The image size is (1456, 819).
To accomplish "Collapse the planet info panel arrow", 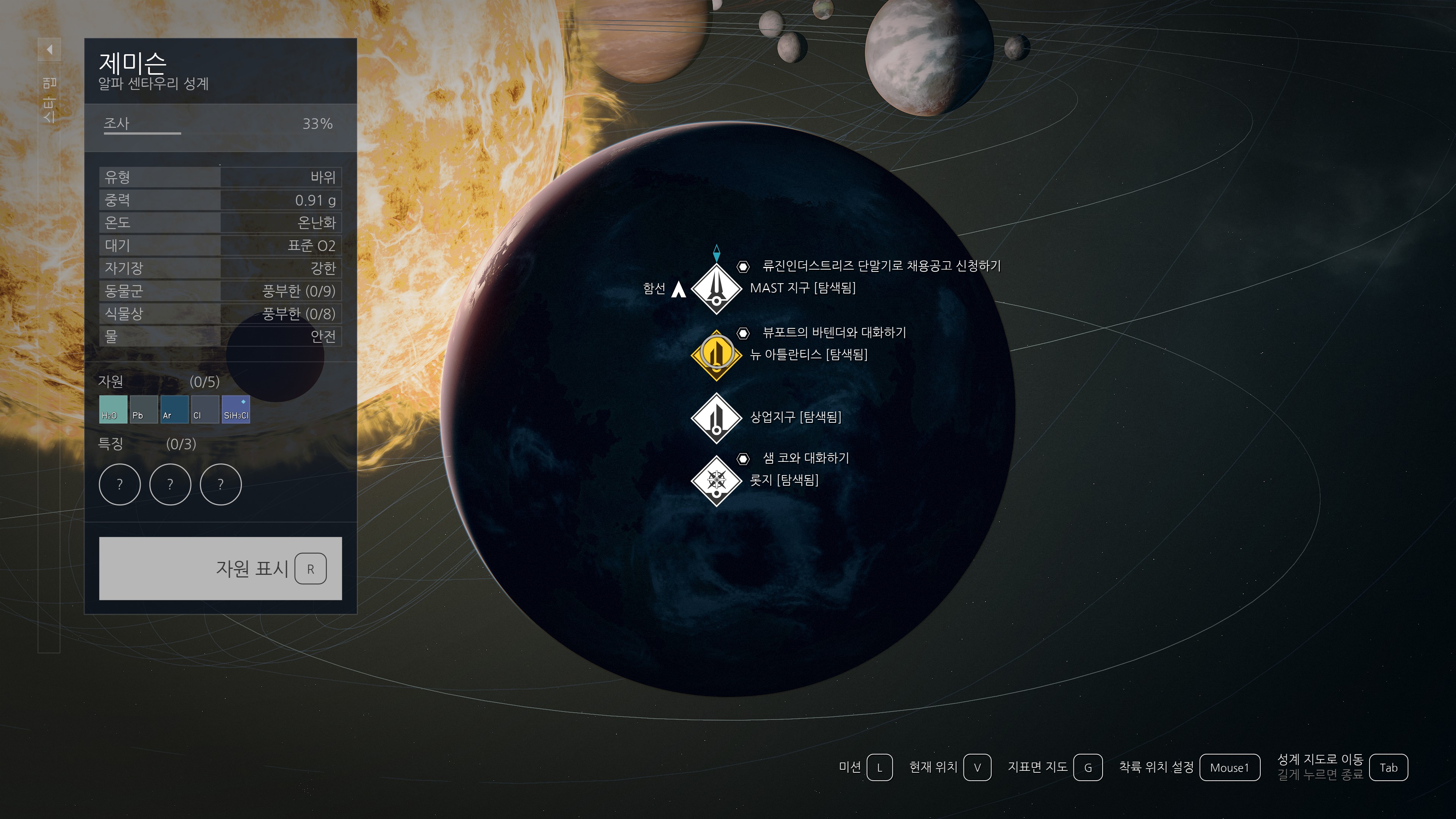I will coord(50,50).
